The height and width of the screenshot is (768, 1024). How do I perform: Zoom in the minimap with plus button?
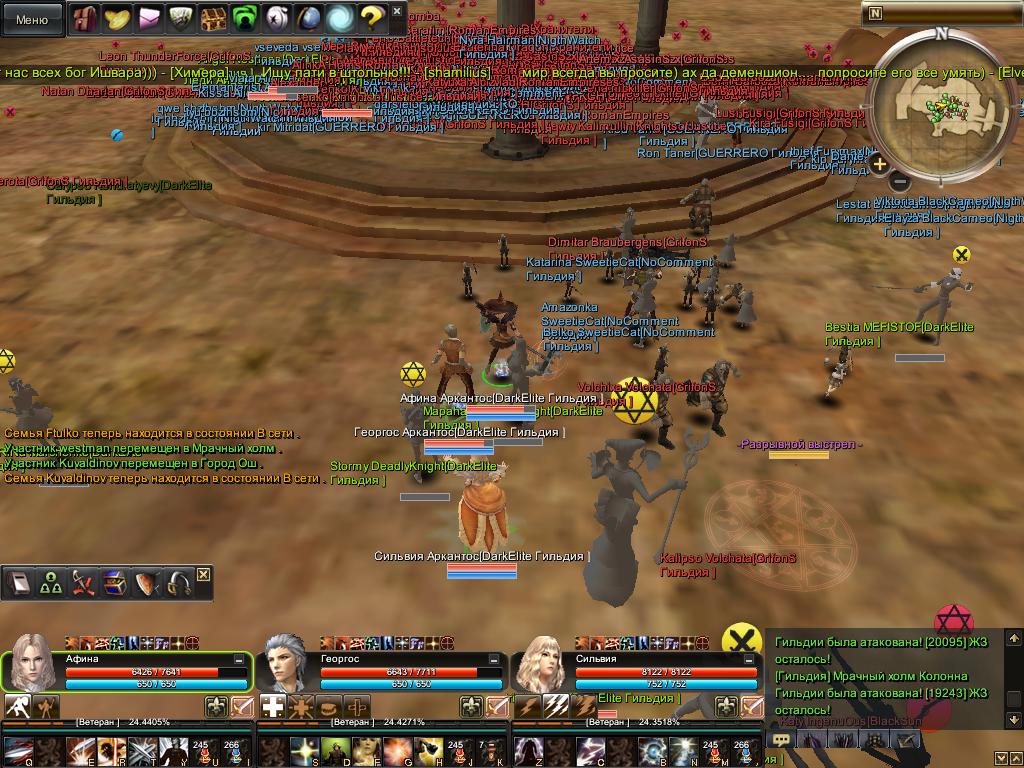pyautogui.click(x=879, y=164)
